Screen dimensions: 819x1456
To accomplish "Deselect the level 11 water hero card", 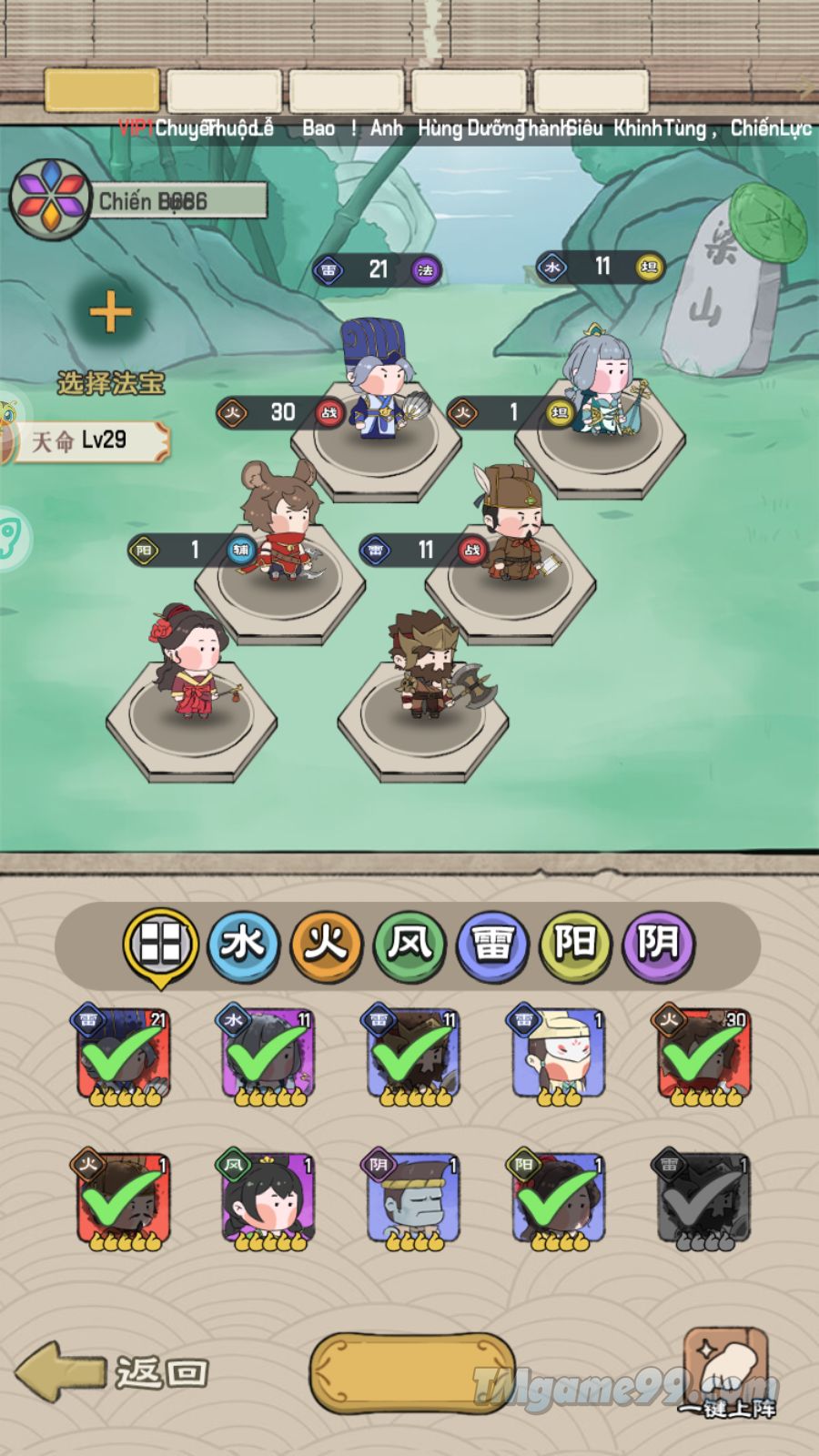I will point(268,1056).
